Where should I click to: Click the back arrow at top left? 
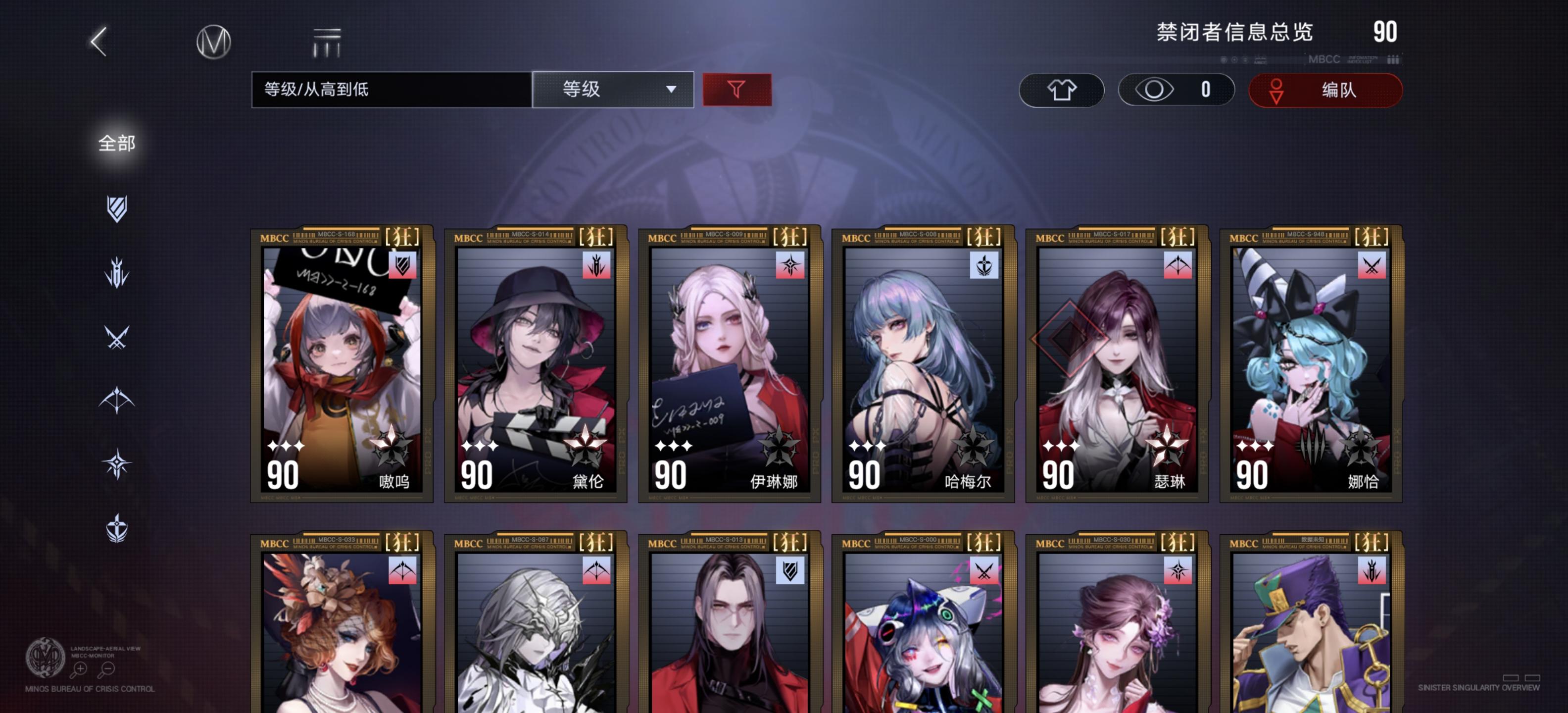99,43
